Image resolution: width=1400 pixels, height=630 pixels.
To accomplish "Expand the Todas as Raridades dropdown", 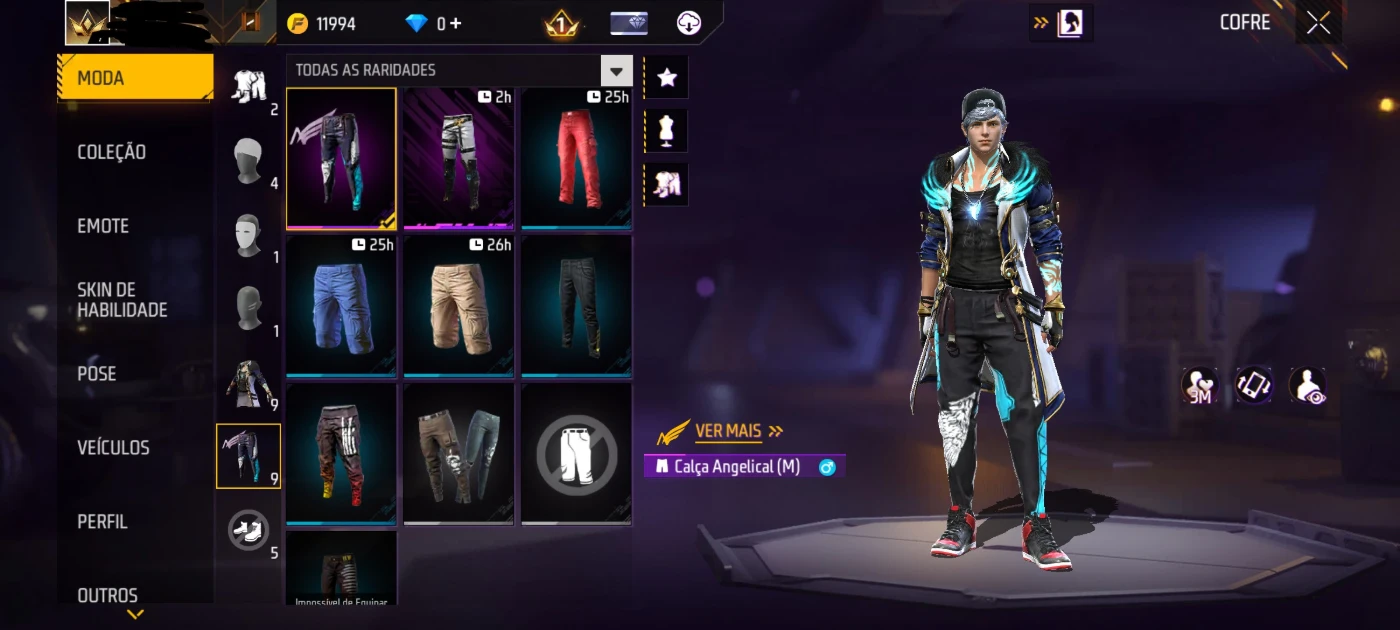I will pos(616,71).
